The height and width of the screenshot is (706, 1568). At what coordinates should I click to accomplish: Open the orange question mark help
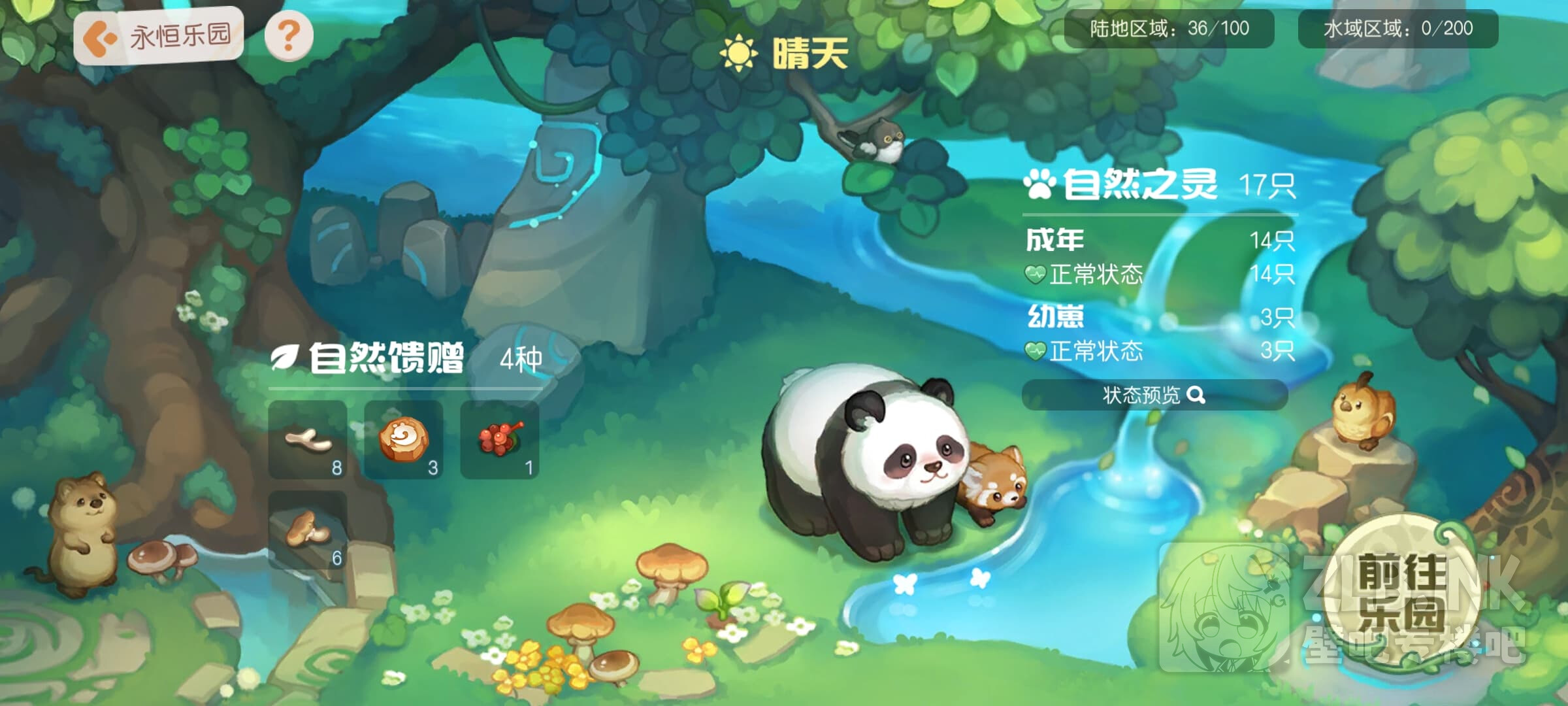tap(289, 35)
